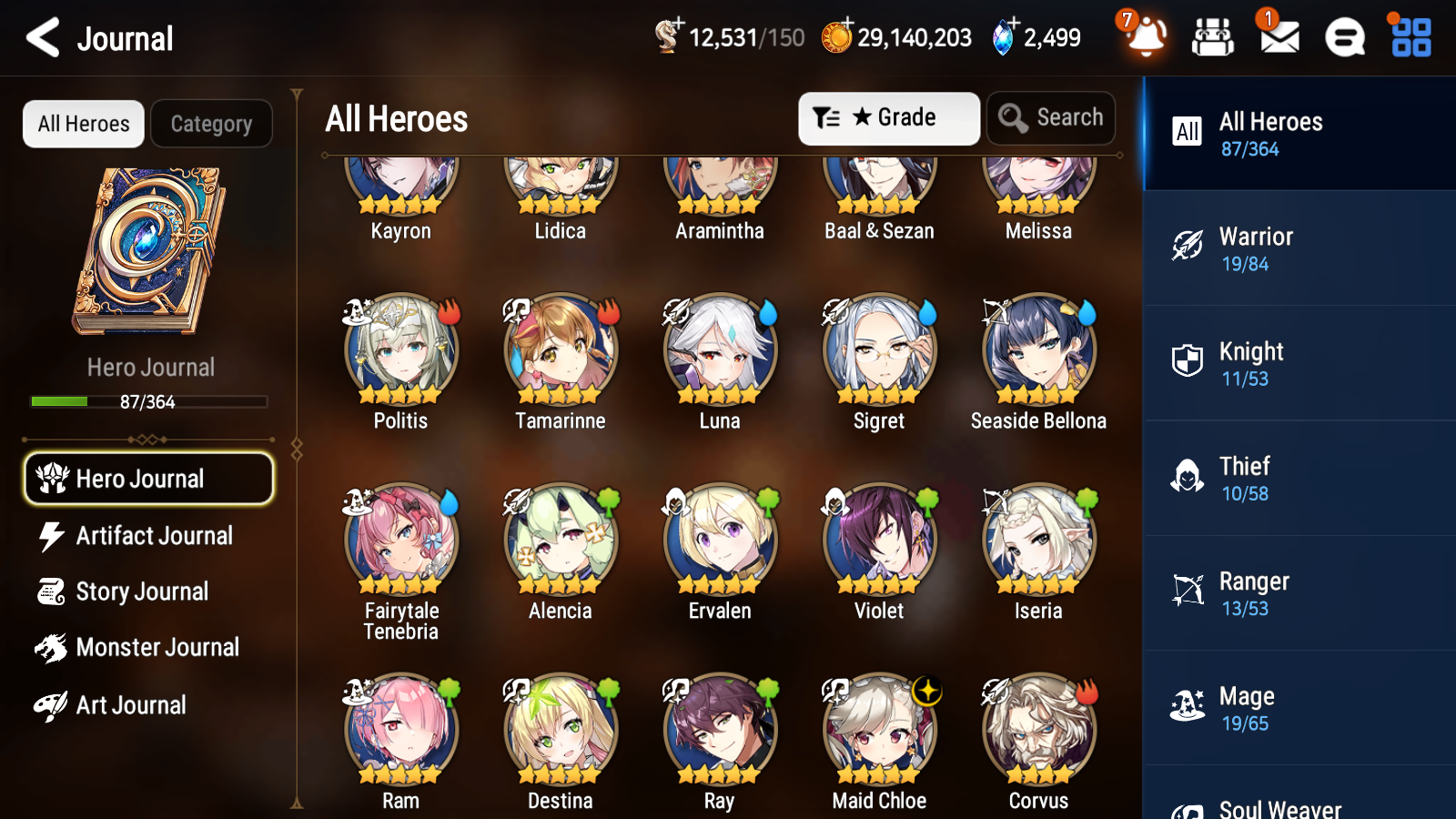1456x819 pixels.
Task: Open Seaside Bellona's hero portrait
Action: click(x=1037, y=348)
